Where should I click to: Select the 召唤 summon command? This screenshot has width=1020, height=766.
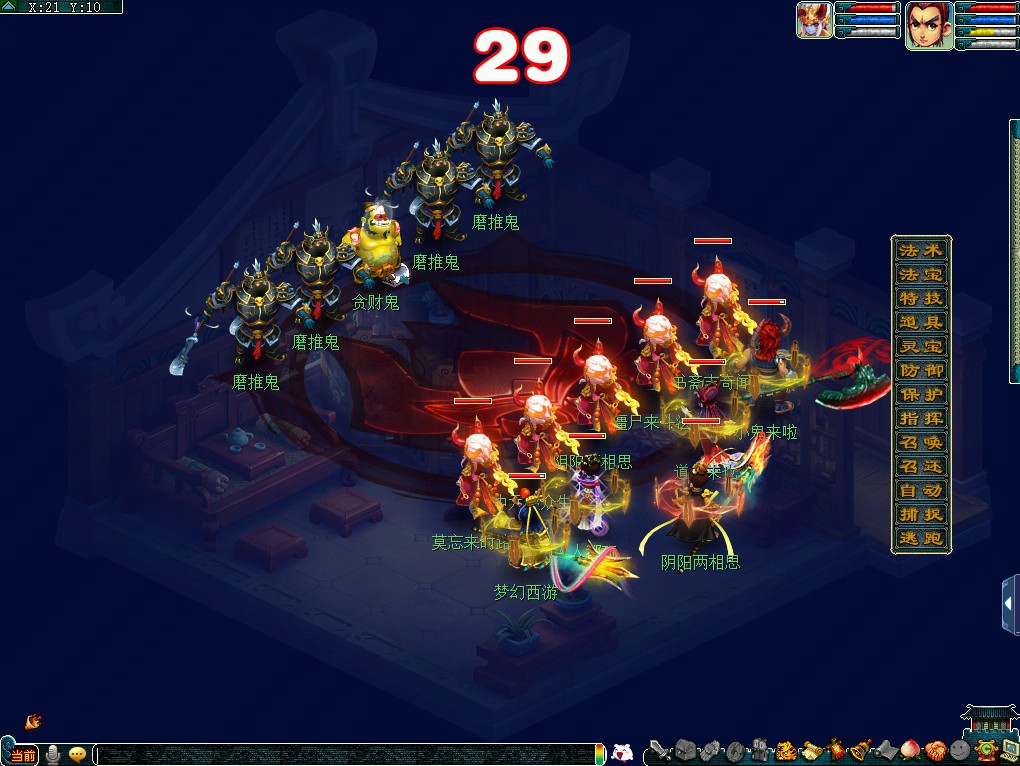click(920, 443)
